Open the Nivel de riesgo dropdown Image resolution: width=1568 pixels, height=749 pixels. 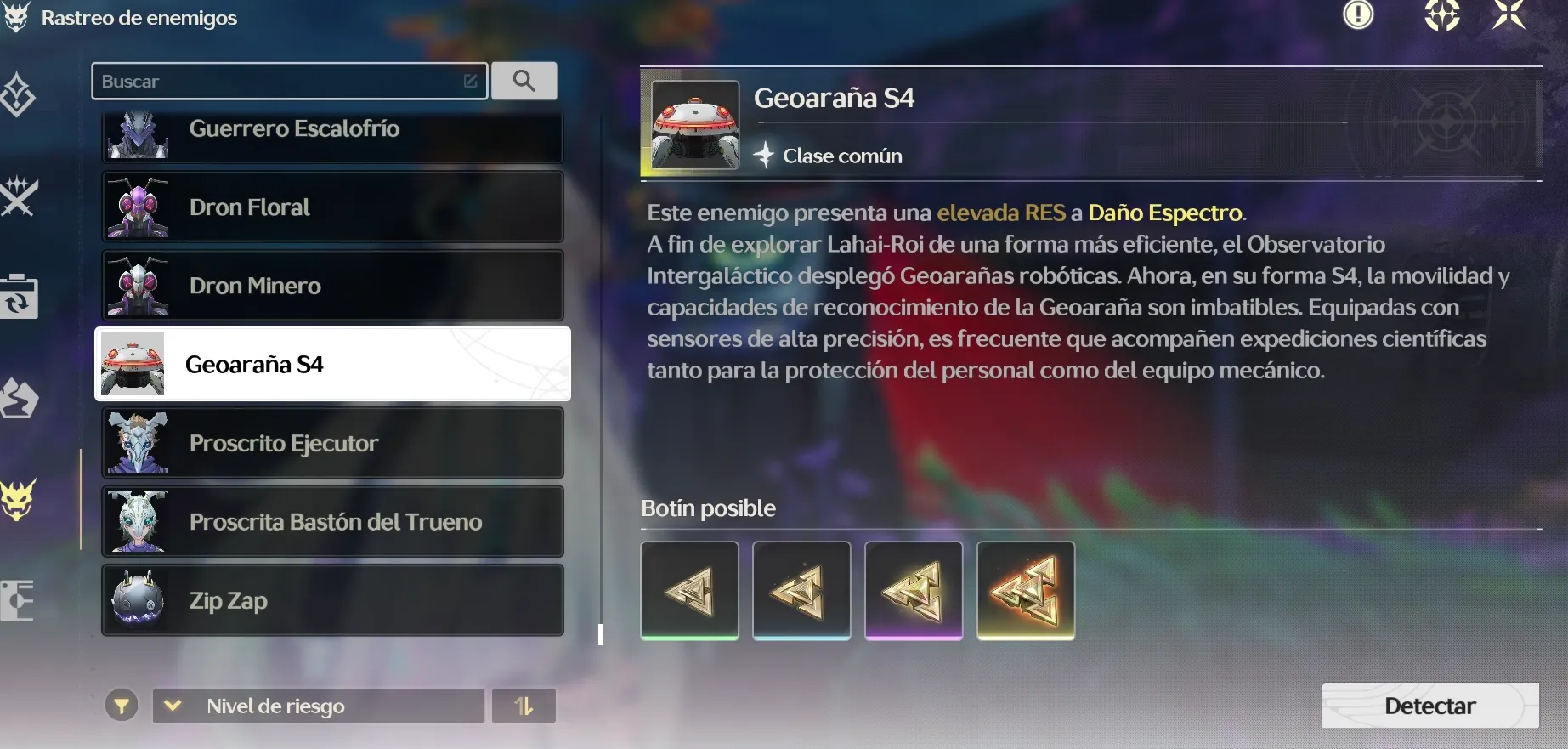point(319,706)
